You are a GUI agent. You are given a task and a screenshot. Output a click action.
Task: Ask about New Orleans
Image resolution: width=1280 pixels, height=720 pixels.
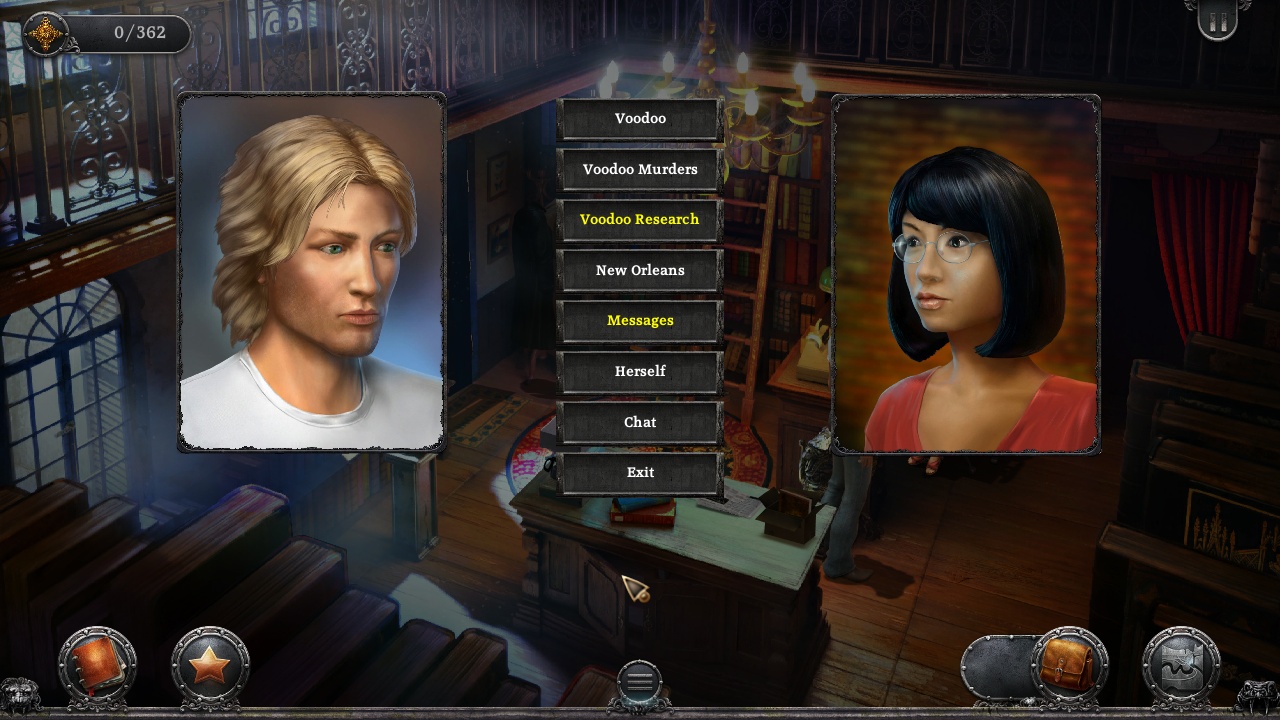point(640,270)
